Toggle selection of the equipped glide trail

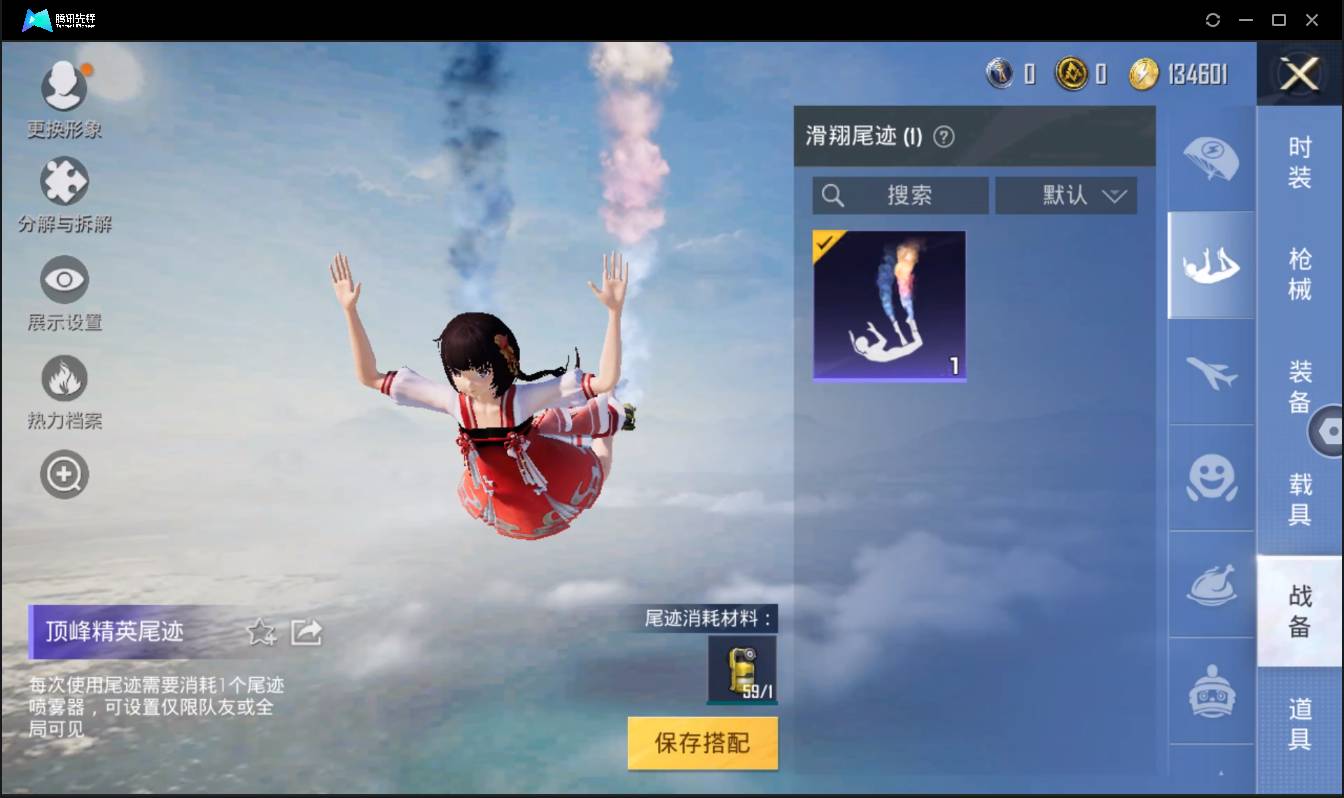[889, 305]
